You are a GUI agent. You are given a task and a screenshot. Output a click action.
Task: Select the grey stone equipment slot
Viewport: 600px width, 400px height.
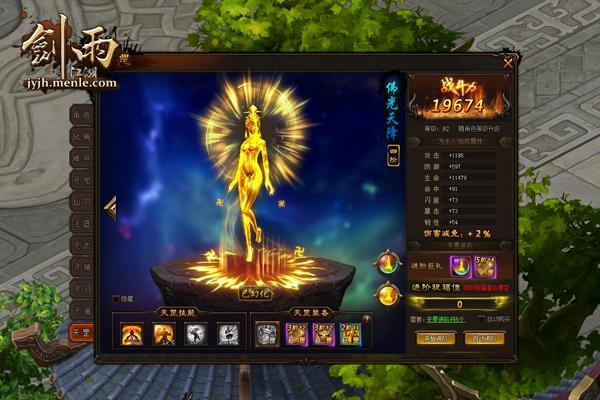[267, 334]
